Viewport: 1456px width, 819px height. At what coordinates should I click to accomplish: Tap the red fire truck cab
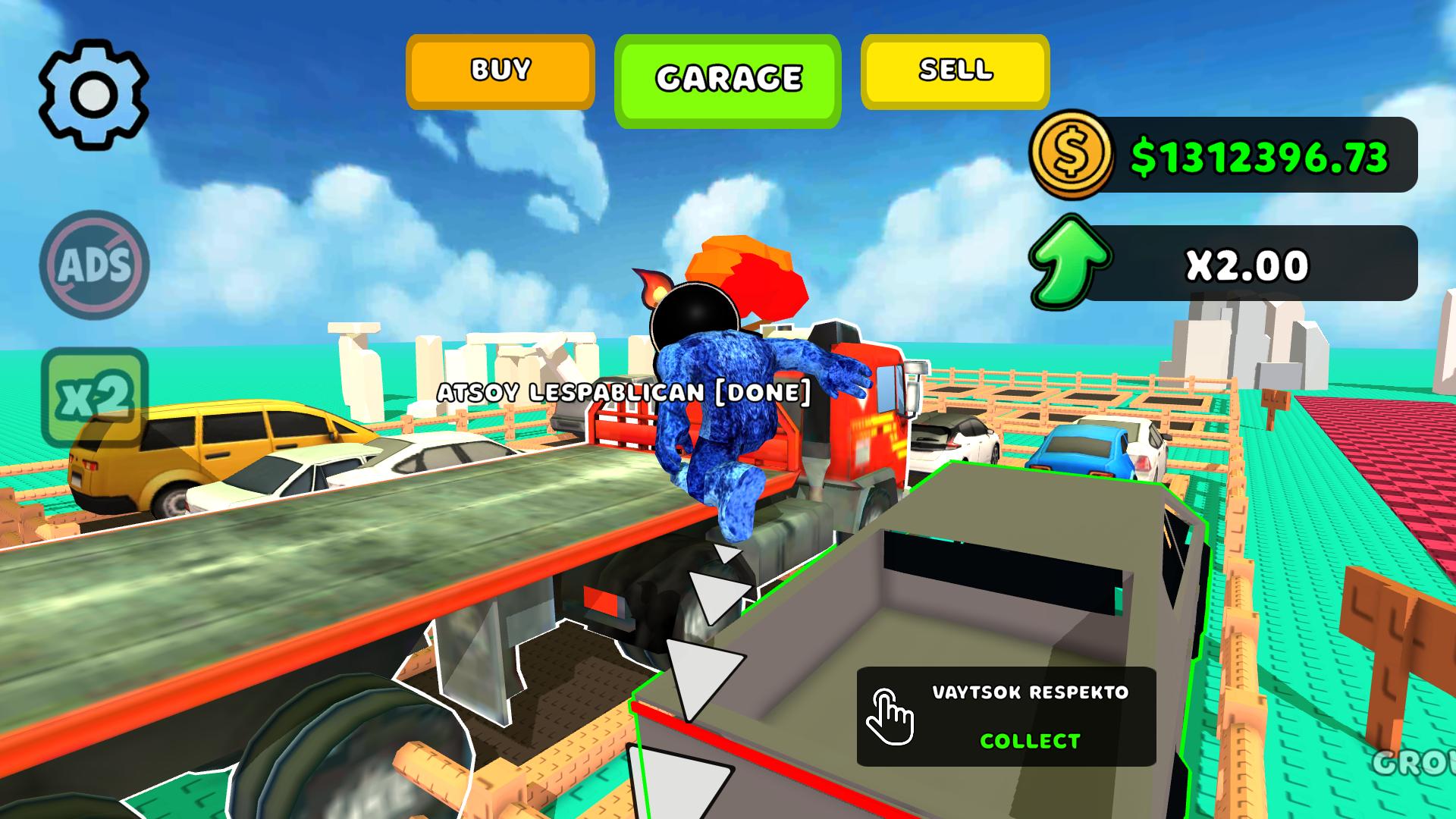point(864,409)
